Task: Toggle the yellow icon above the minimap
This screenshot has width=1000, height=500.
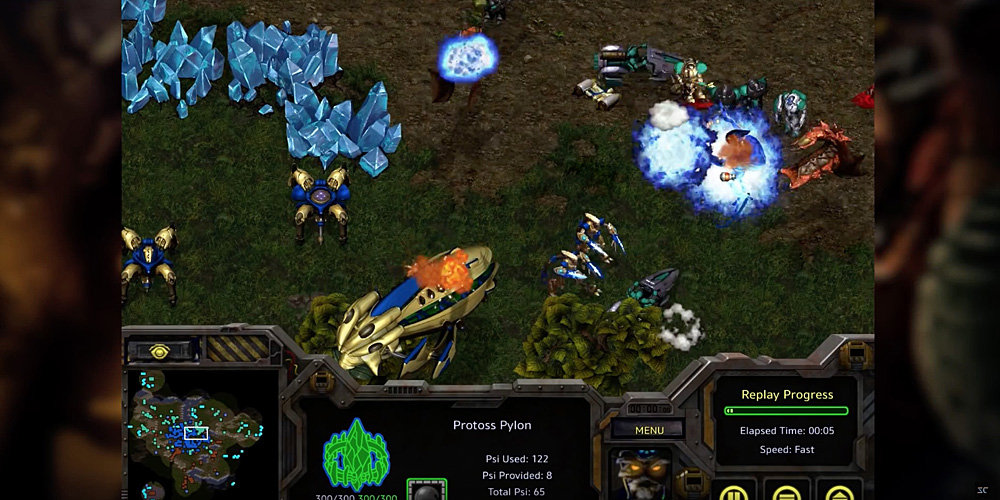Action: (160, 351)
